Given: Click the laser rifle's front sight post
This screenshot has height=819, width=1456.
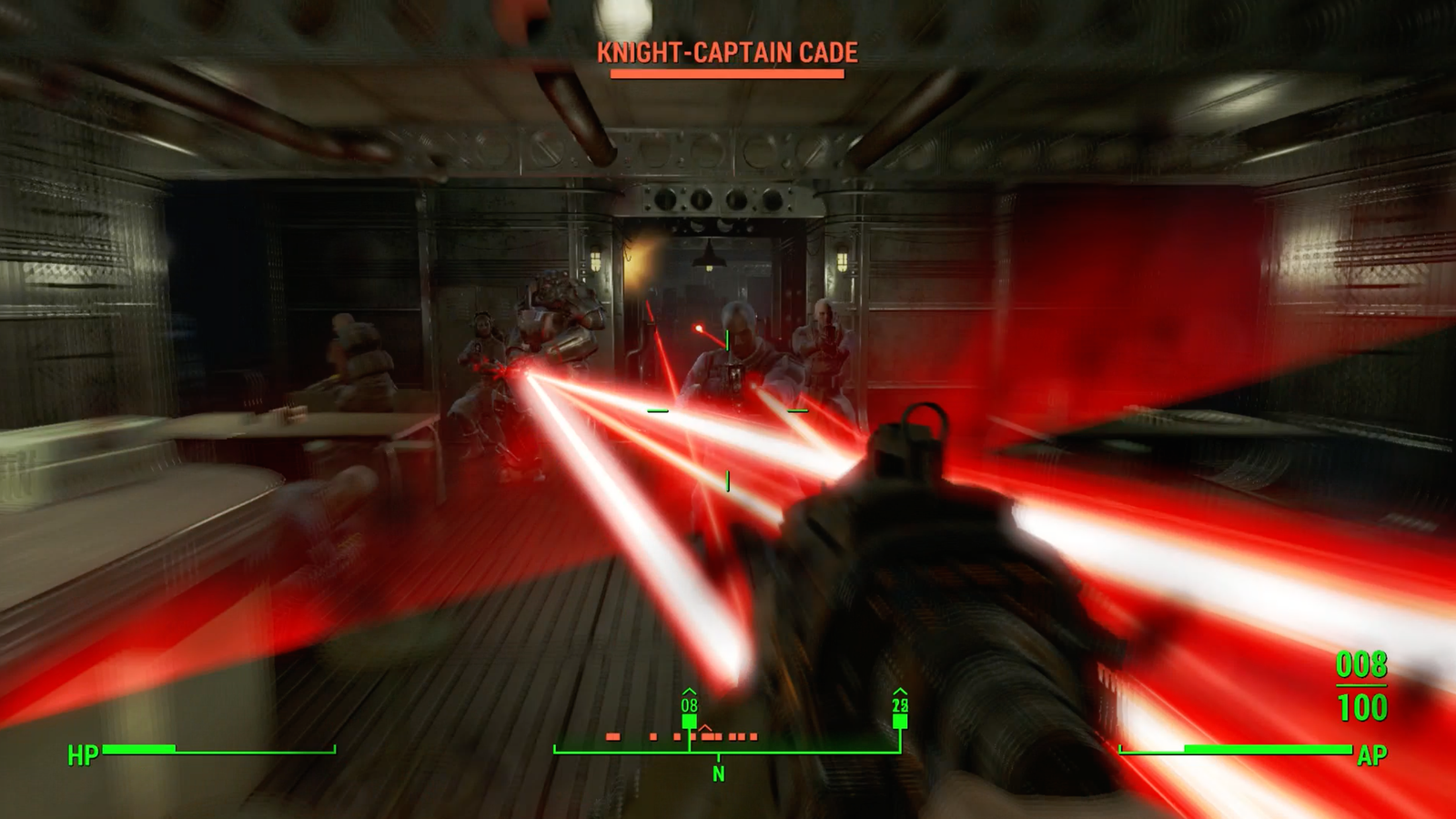Looking at the screenshot, I should [921, 428].
